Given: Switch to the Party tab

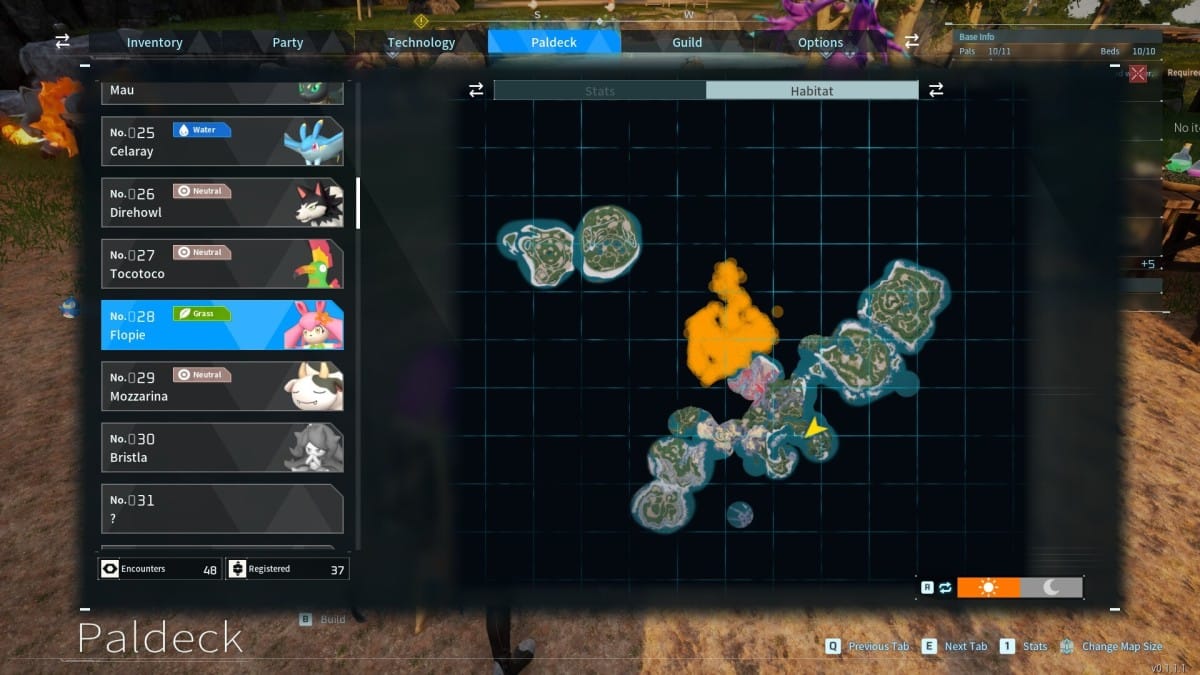Looking at the screenshot, I should click(288, 43).
